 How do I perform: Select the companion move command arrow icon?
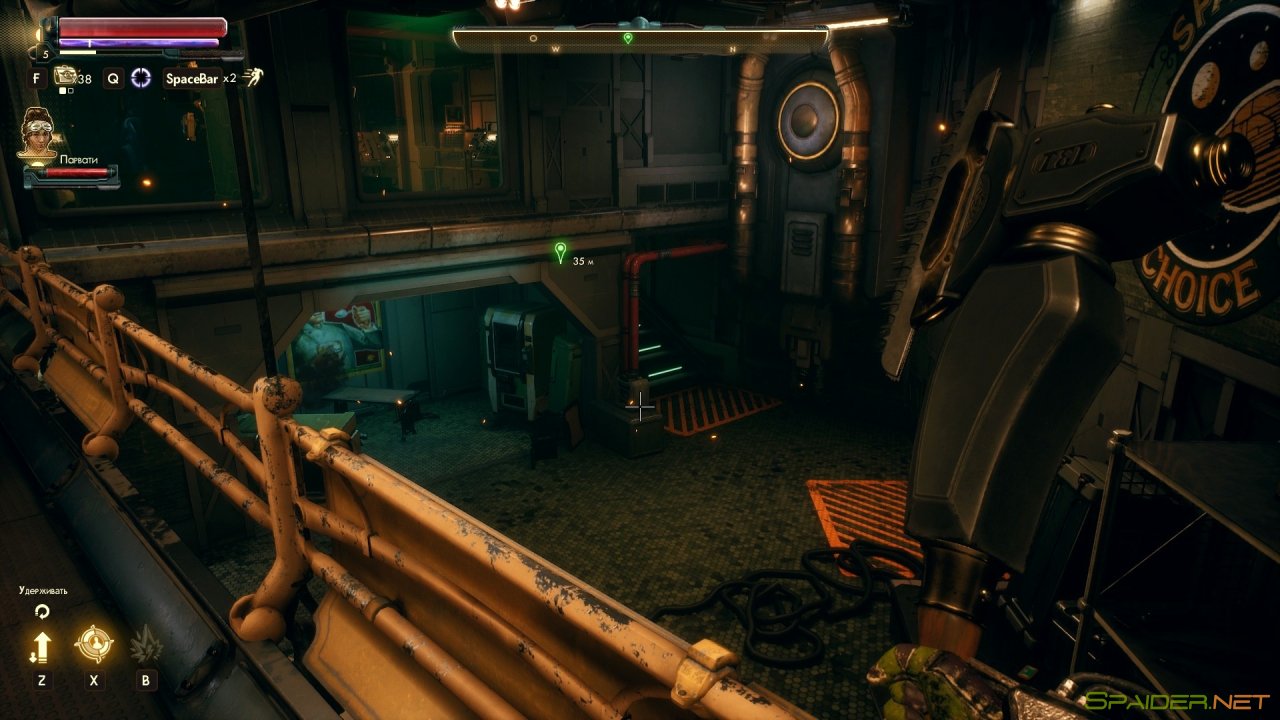[x=43, y=645]
